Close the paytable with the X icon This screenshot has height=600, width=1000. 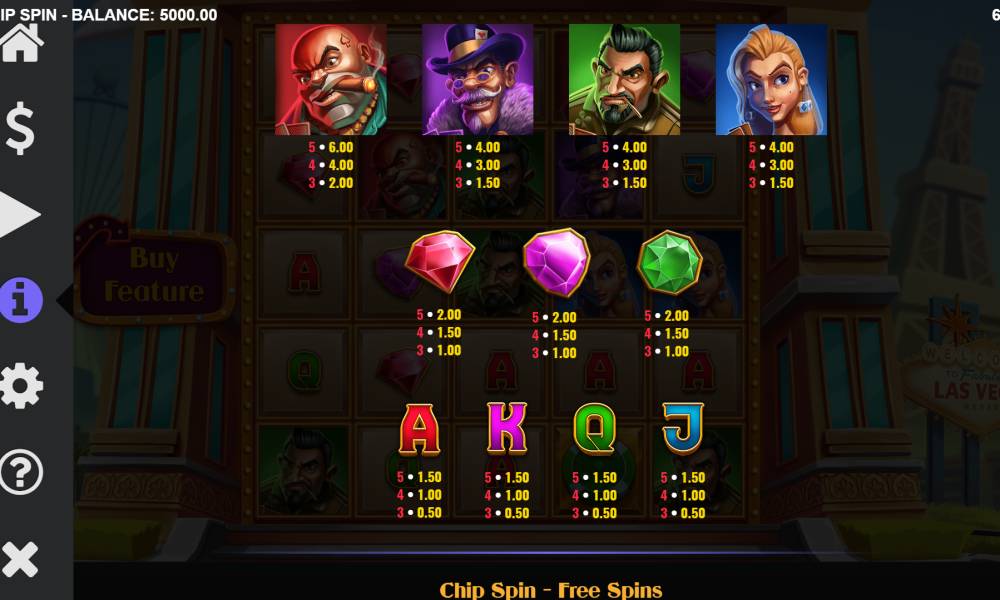click(21, 558)
